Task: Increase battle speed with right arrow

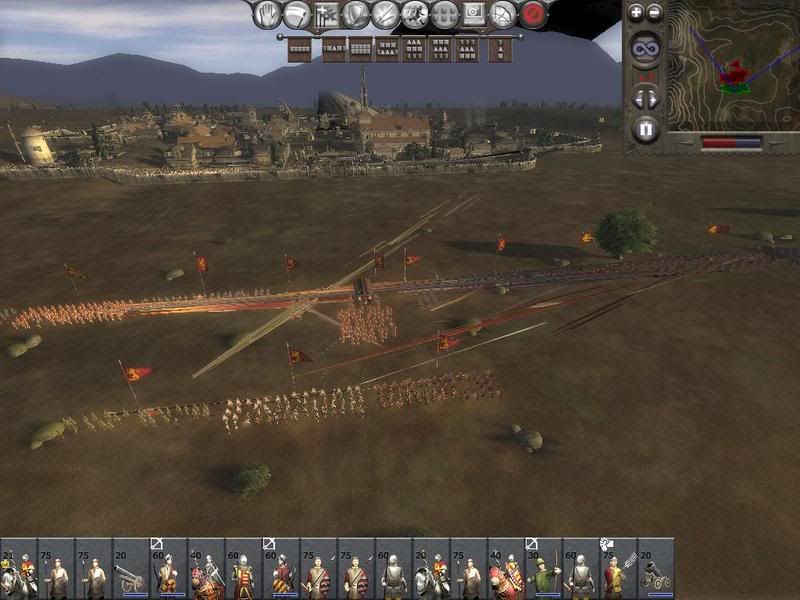Action: pyautogui.click(x=652, y=98)
